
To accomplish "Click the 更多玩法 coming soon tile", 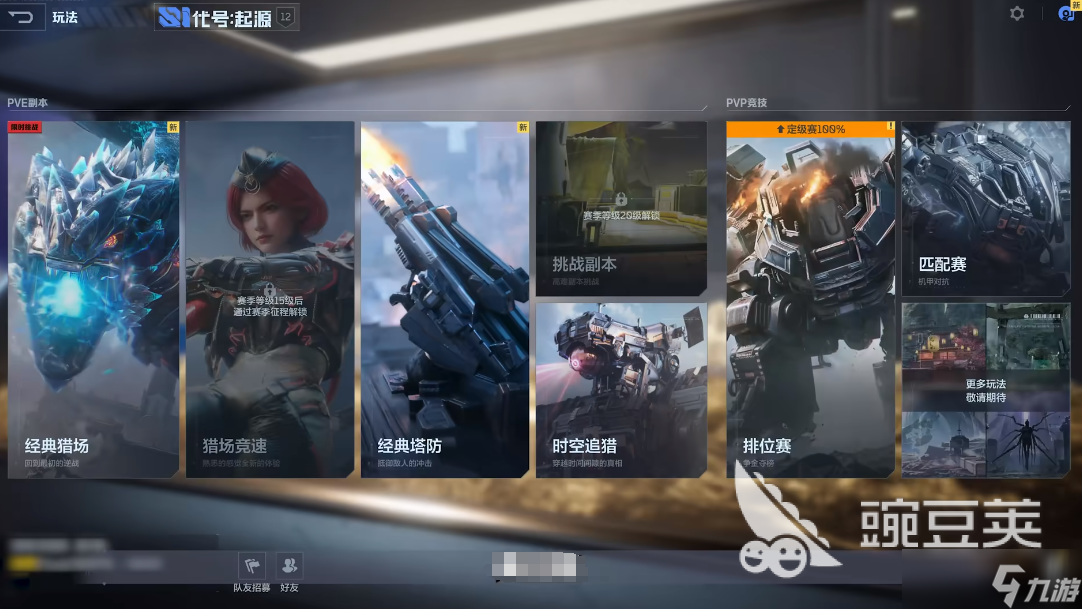I will pos(986,390).
